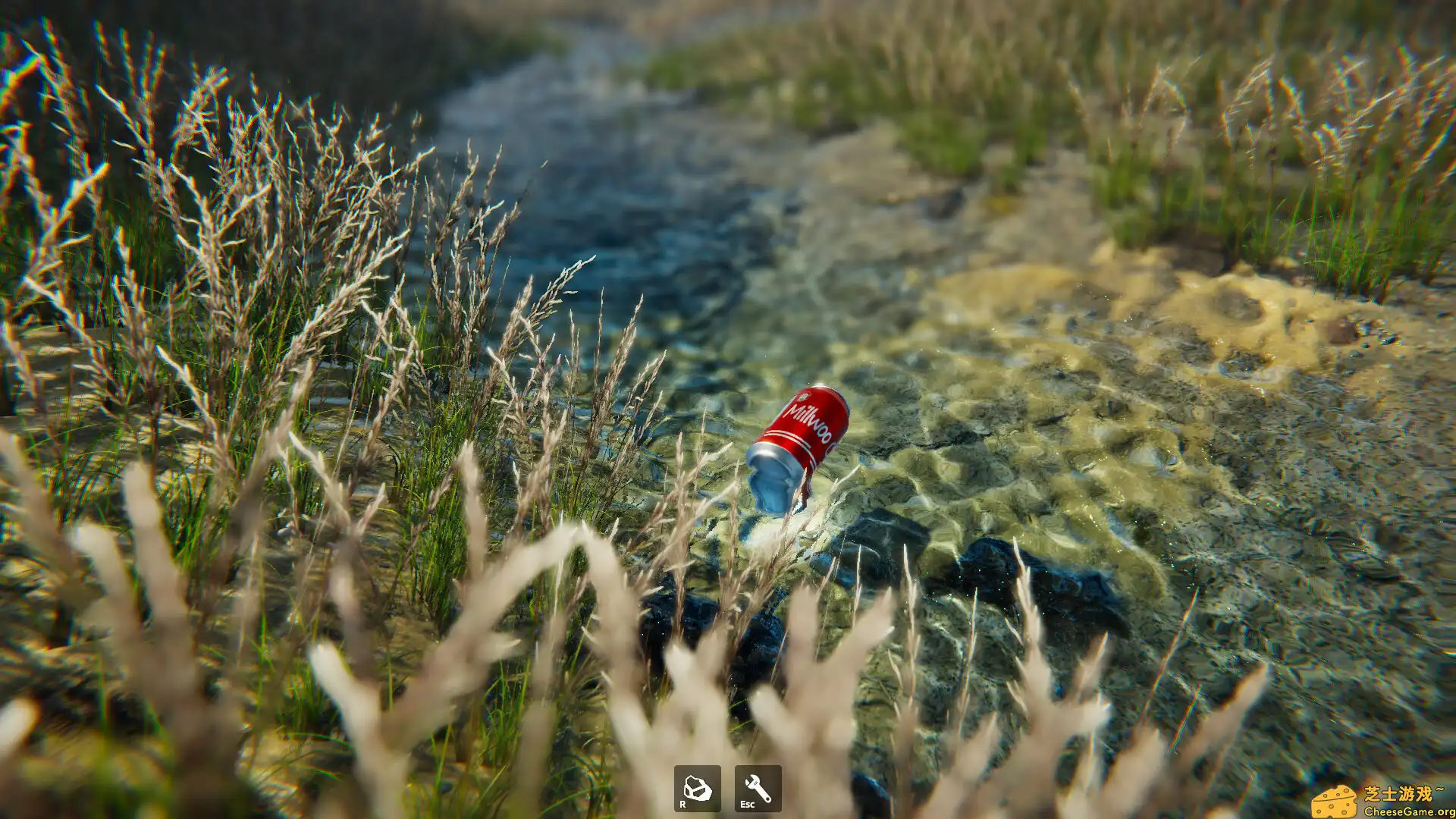This screenshot has width=1456, height=819.
Task: Click the rock icon's dark button tile
Action: pyautogui.click(x=698, y=792)
